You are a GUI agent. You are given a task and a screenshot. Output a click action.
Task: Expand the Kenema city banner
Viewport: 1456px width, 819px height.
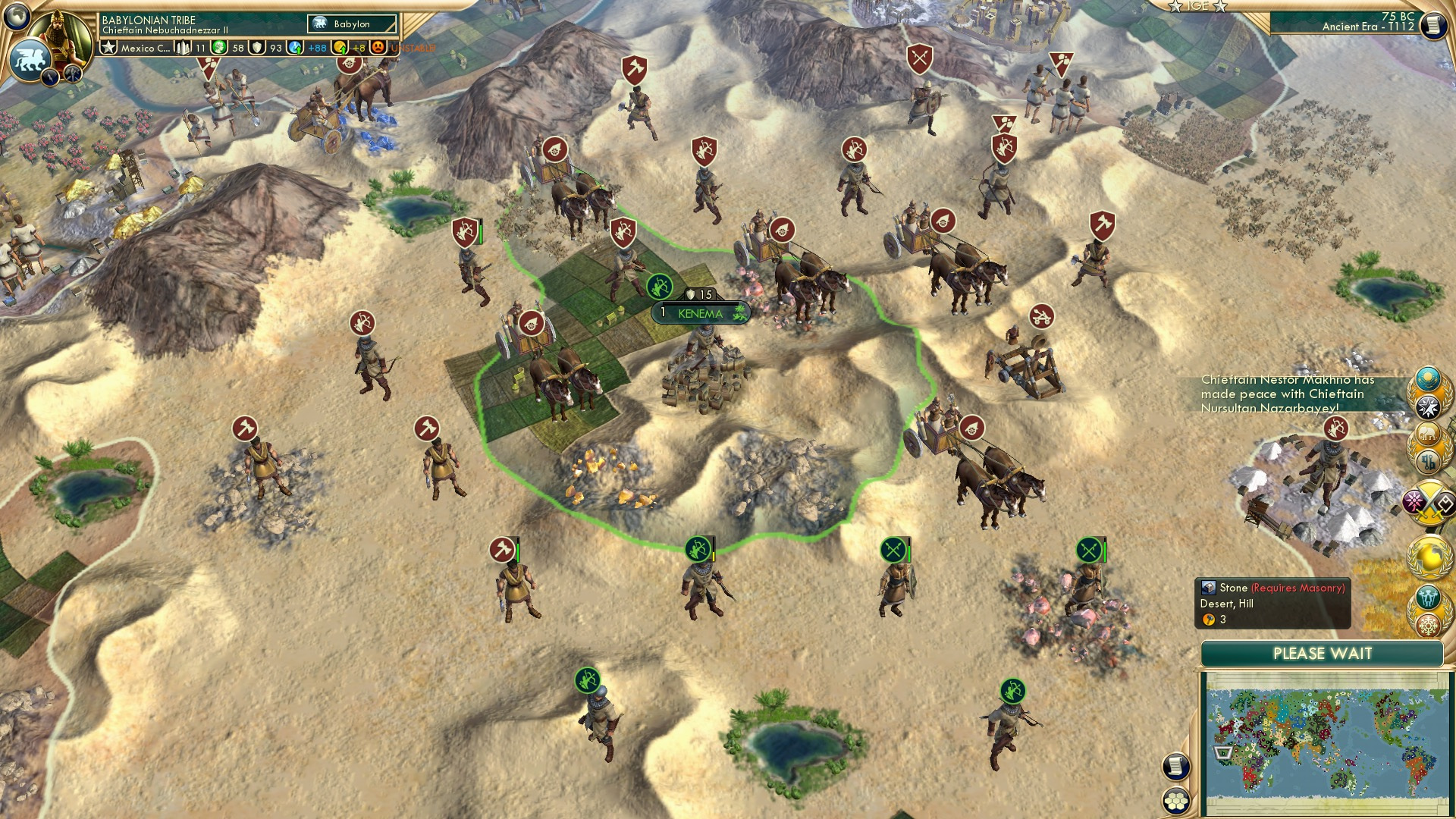tap(699, 311)
